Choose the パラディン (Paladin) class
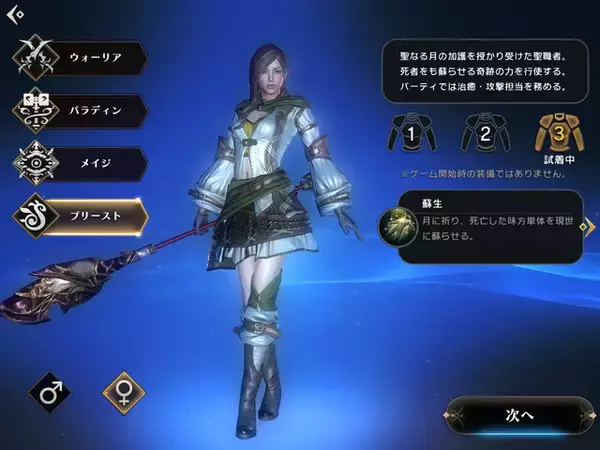Screen dimensions: 600x450 (80, 111)
